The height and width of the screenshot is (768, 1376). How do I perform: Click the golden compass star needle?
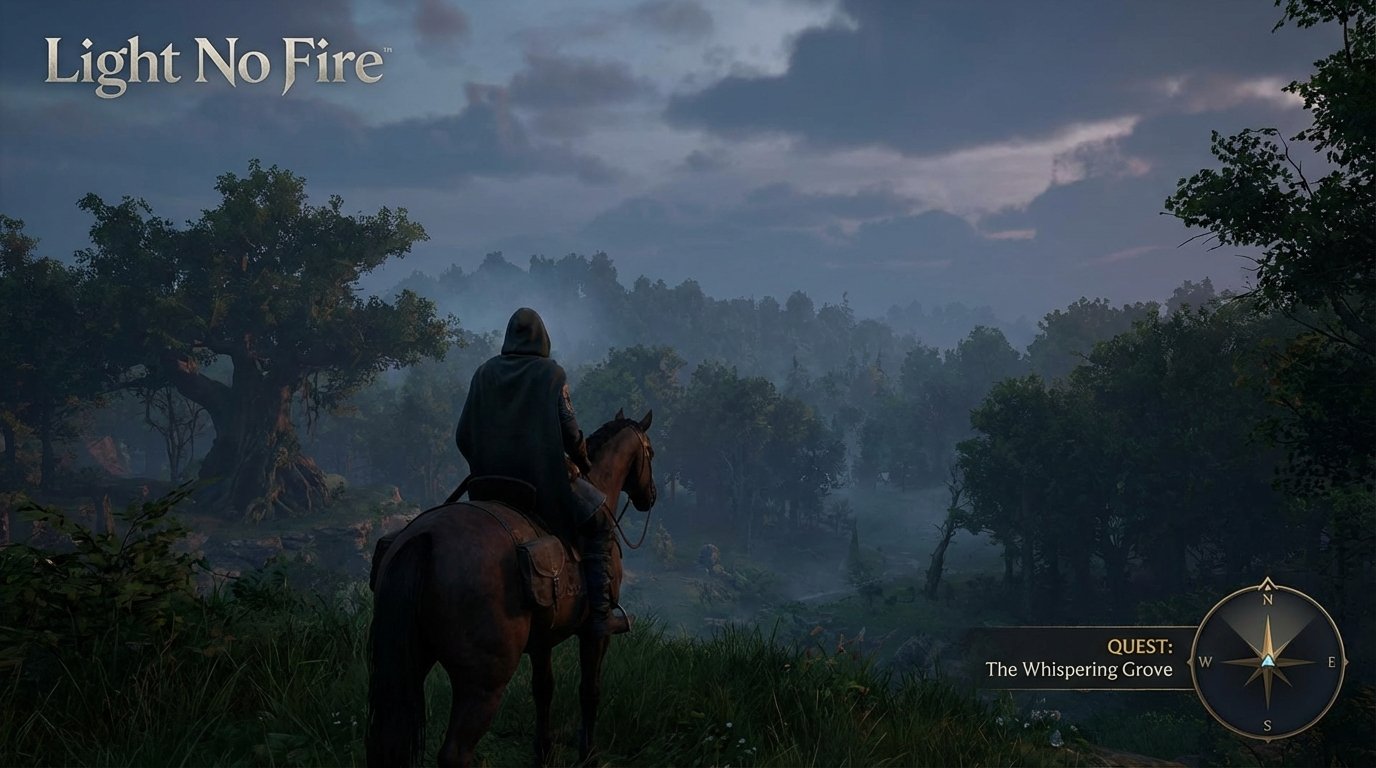(x=1268, y=637)
